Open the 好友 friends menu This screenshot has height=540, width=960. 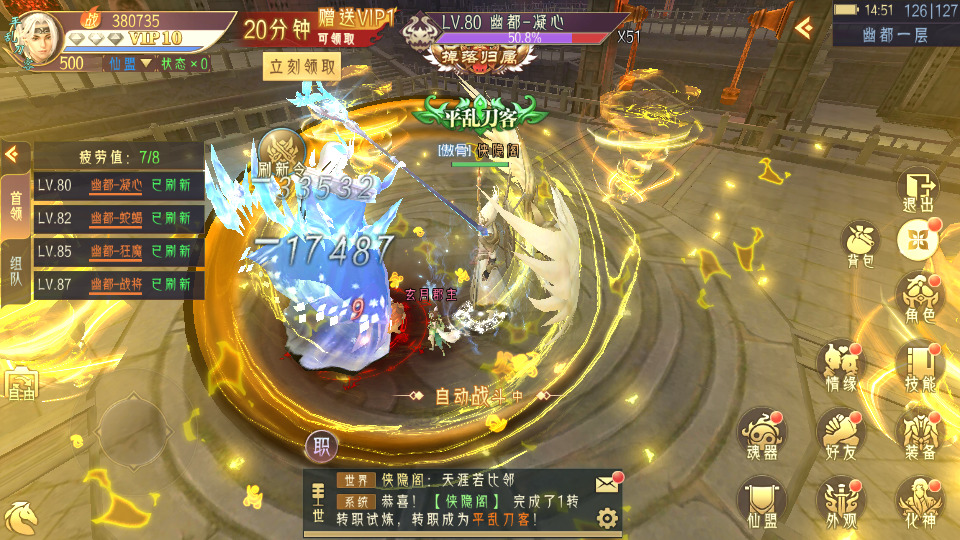coord(841,435)
